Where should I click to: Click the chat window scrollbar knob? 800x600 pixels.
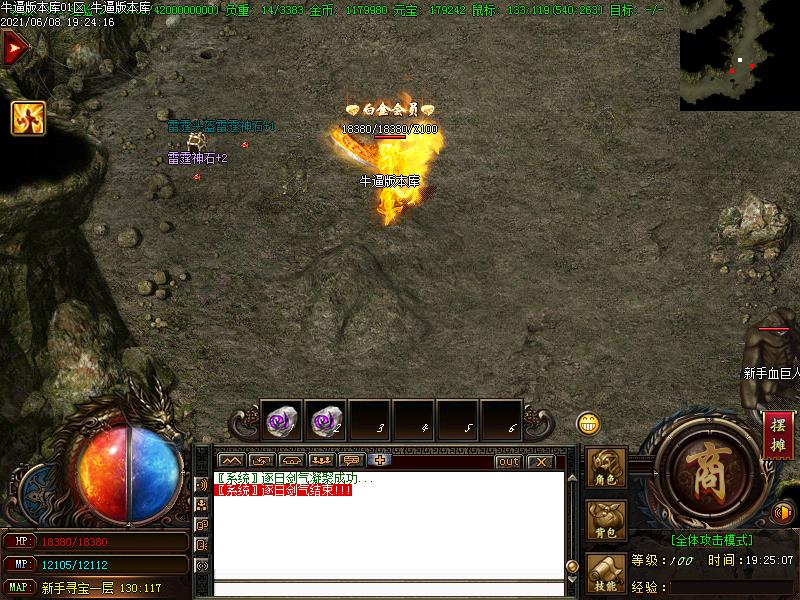(572, 566)
